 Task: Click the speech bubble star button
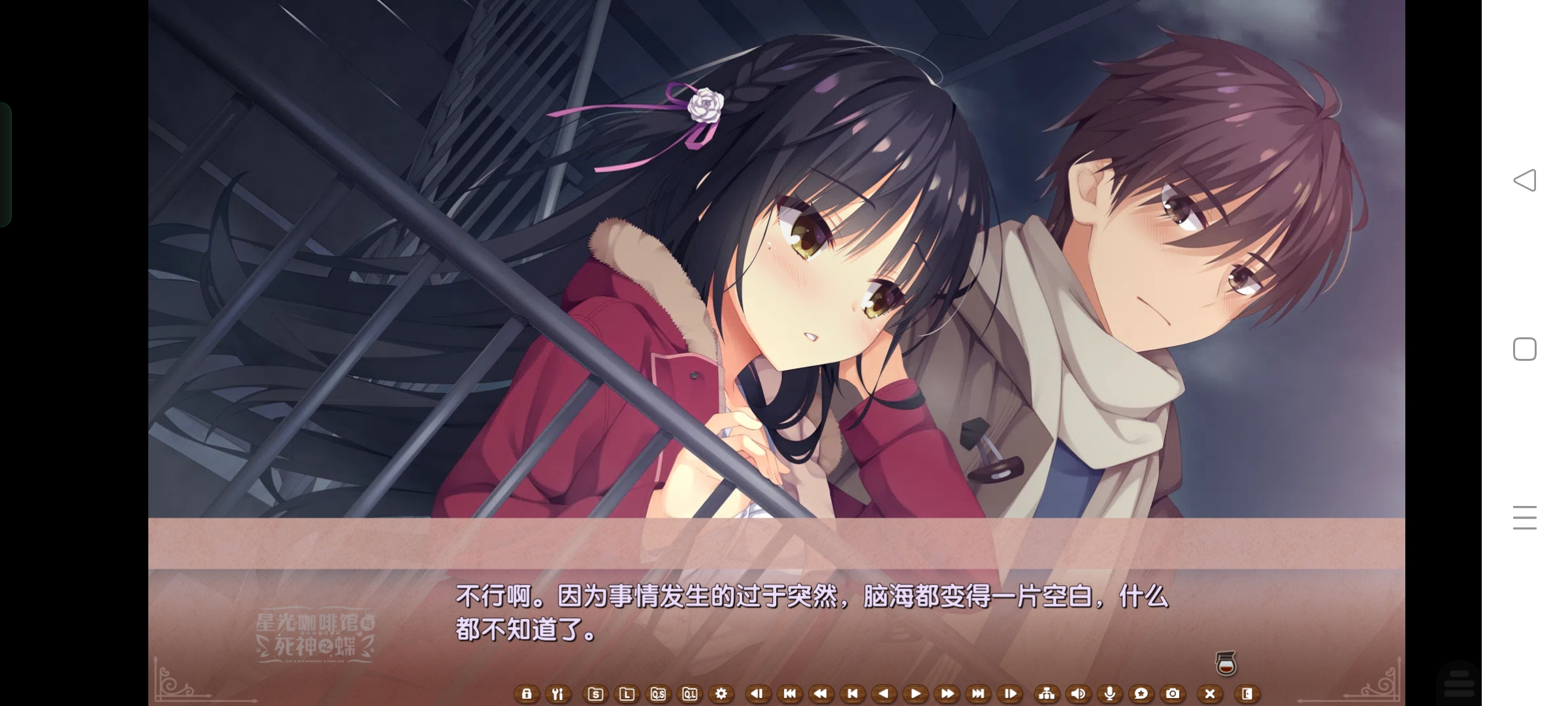[x=1141, y=694]
